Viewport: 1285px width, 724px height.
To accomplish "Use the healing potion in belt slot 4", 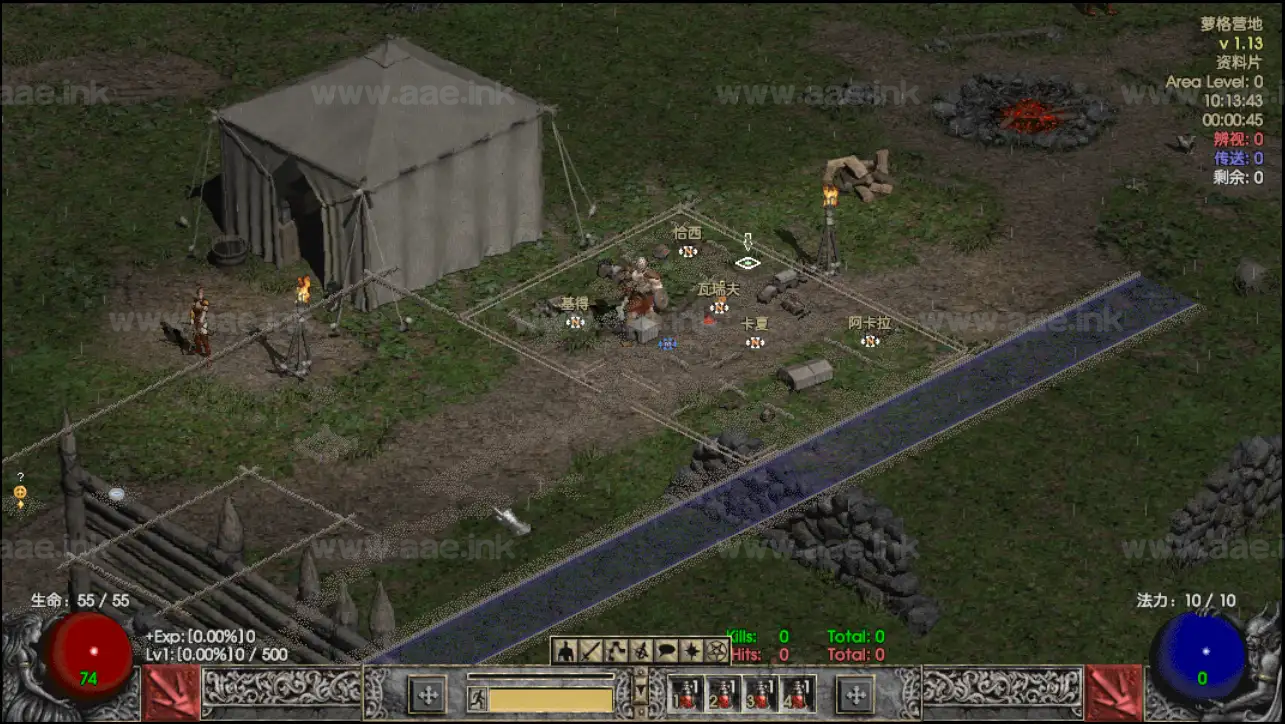I will (x=797, y=695).
